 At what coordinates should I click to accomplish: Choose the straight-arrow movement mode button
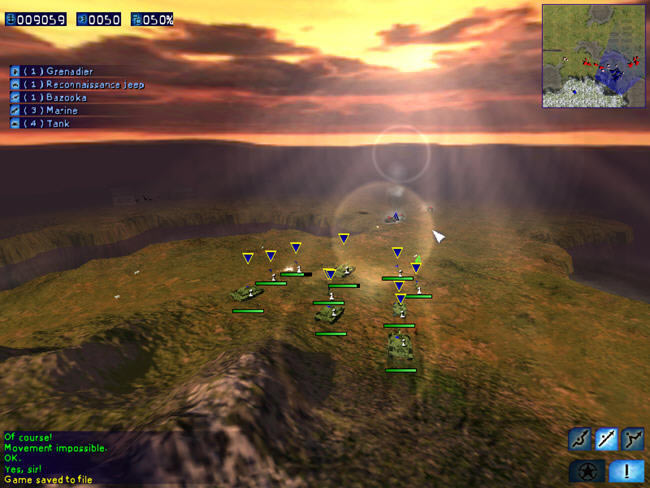(x=606, y=438)
